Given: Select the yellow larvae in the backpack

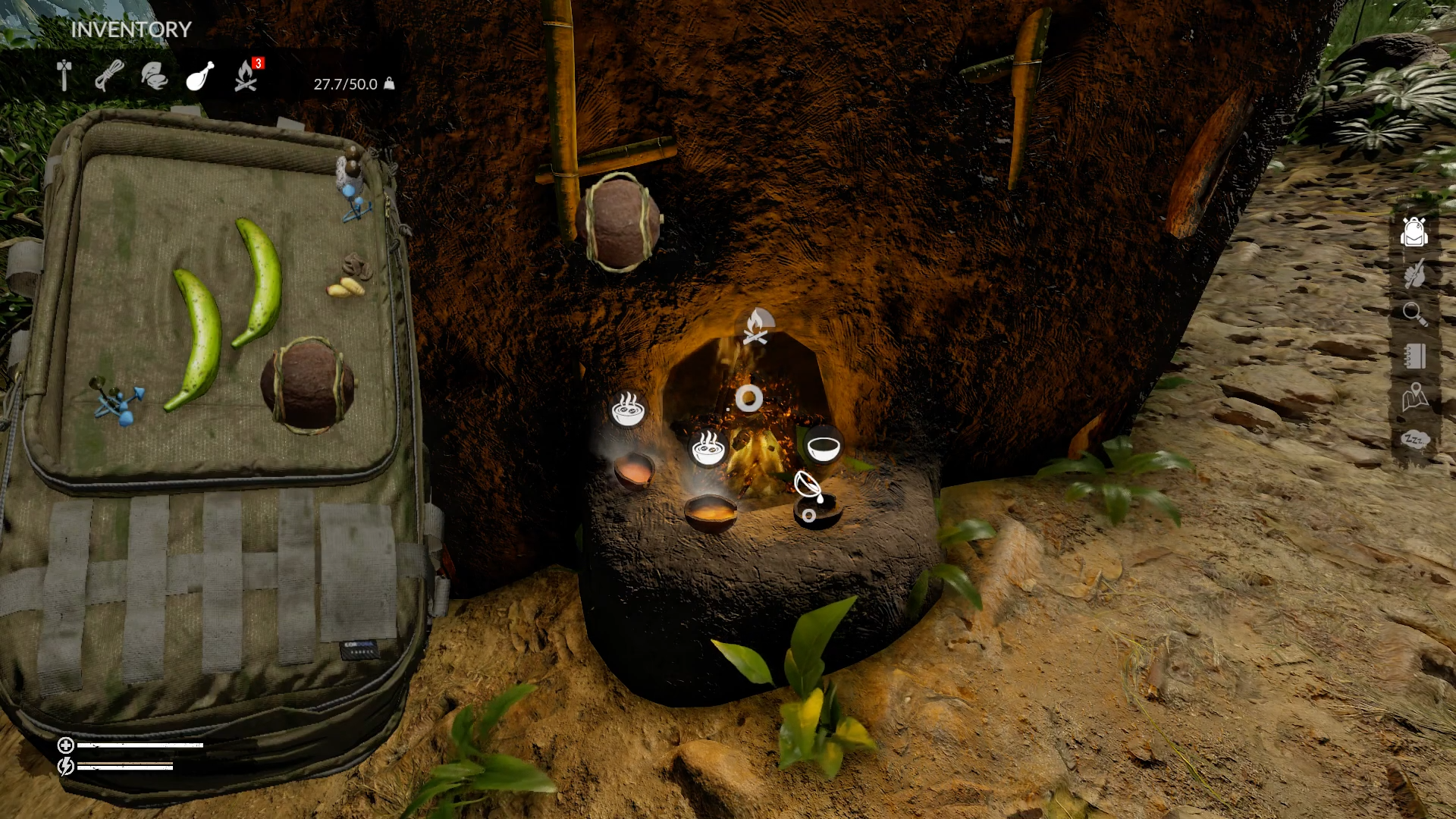Looking at the screenshot, I should coord(345,288).
